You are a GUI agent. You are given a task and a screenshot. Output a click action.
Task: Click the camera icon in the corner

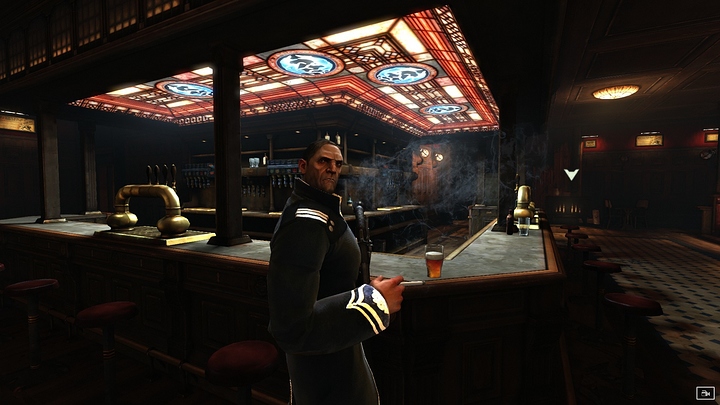click(x=704, y=393)
